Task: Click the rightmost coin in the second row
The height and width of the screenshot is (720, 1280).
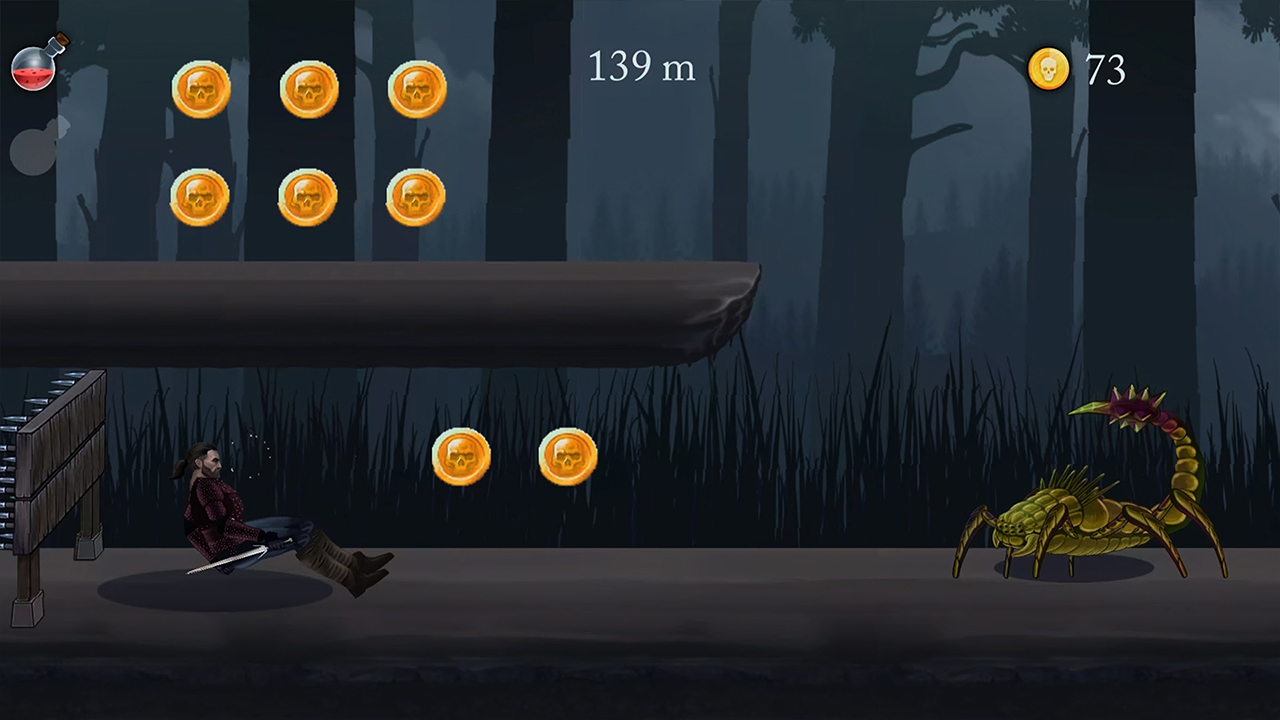Action: [x=417, y=195]
